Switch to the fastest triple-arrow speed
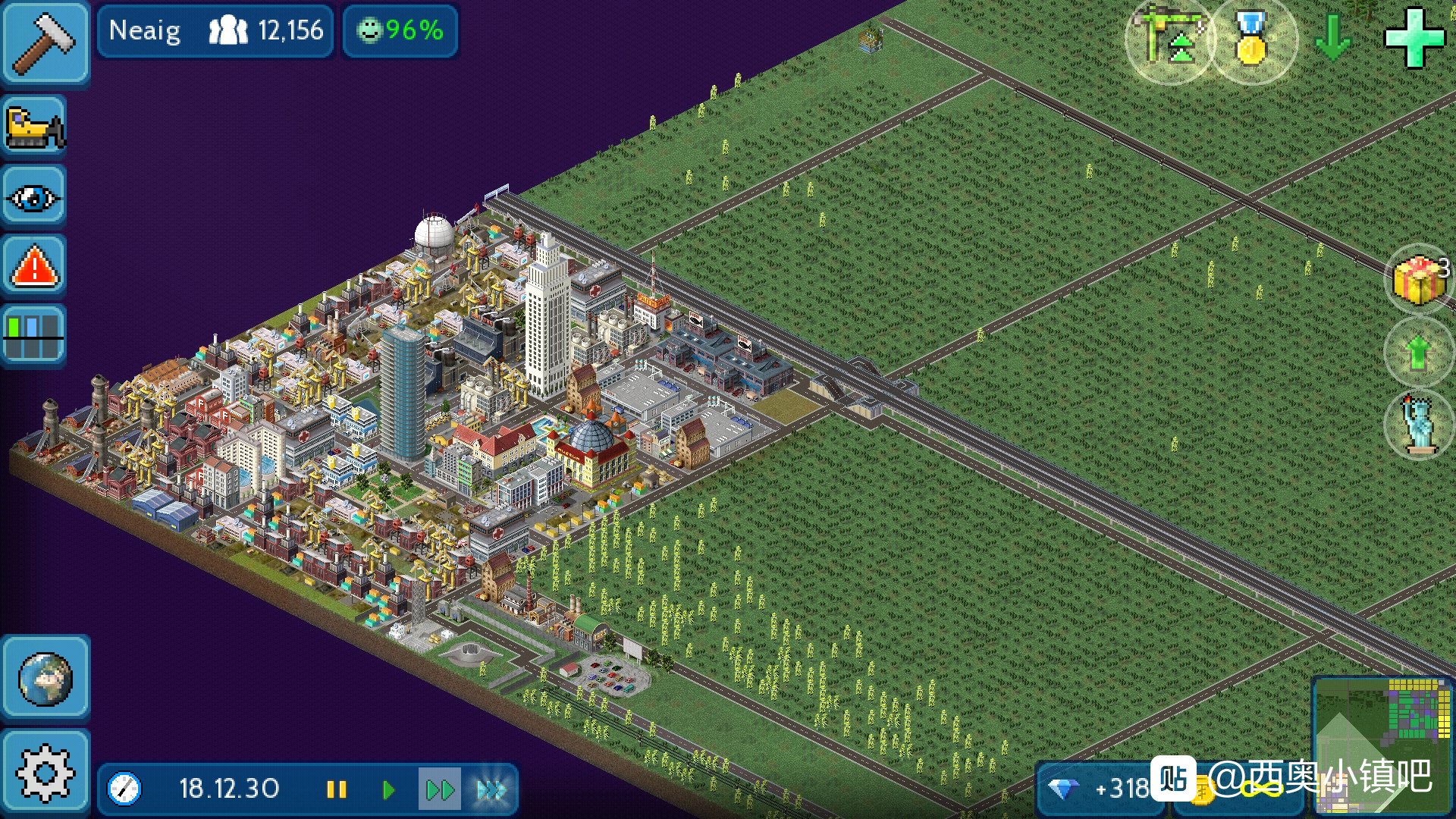Screen dimensions: 1456x819 click(491, 790)
